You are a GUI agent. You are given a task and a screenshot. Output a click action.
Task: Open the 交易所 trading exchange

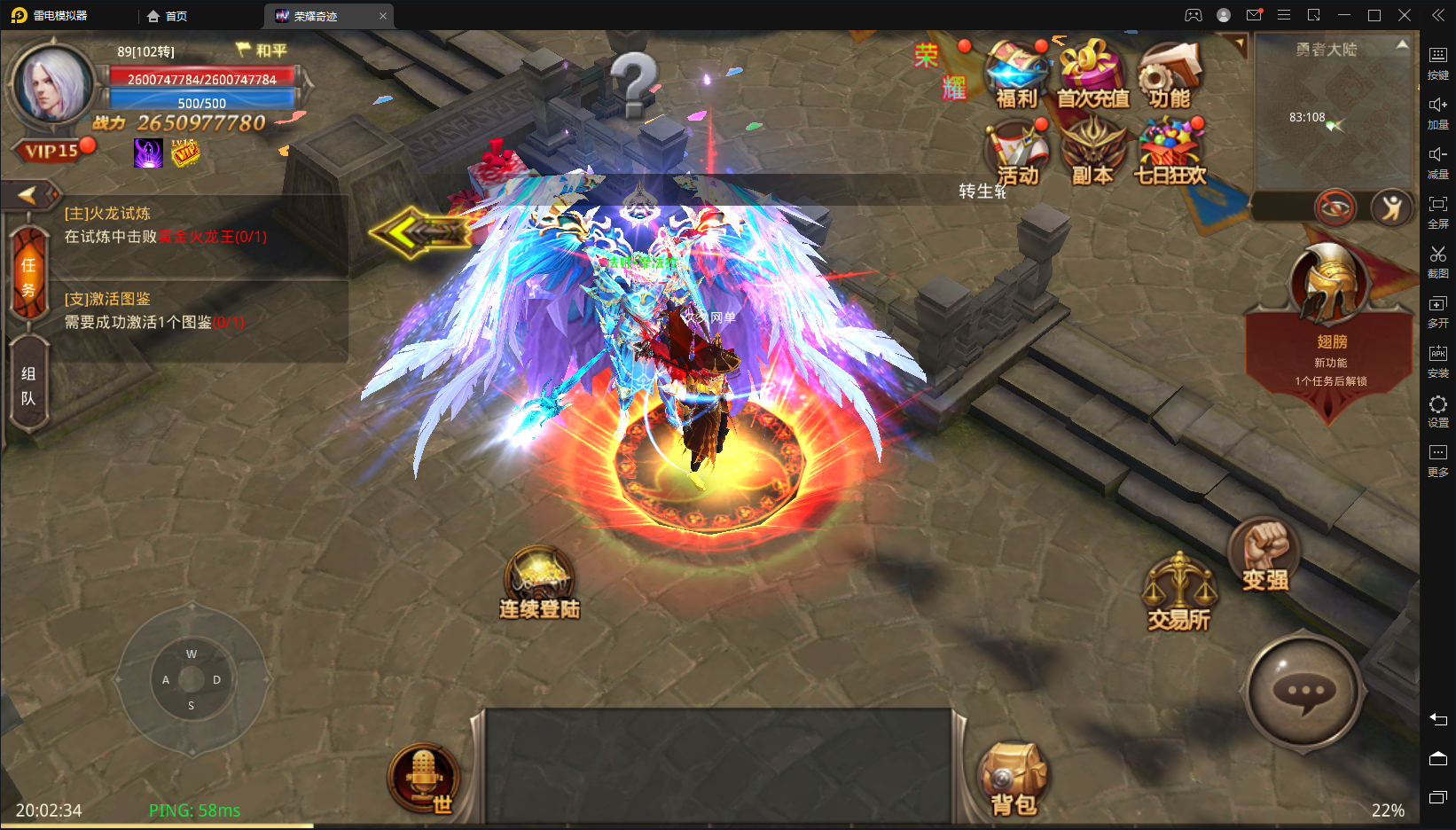pyautogui.click(x=1178, y=593)
